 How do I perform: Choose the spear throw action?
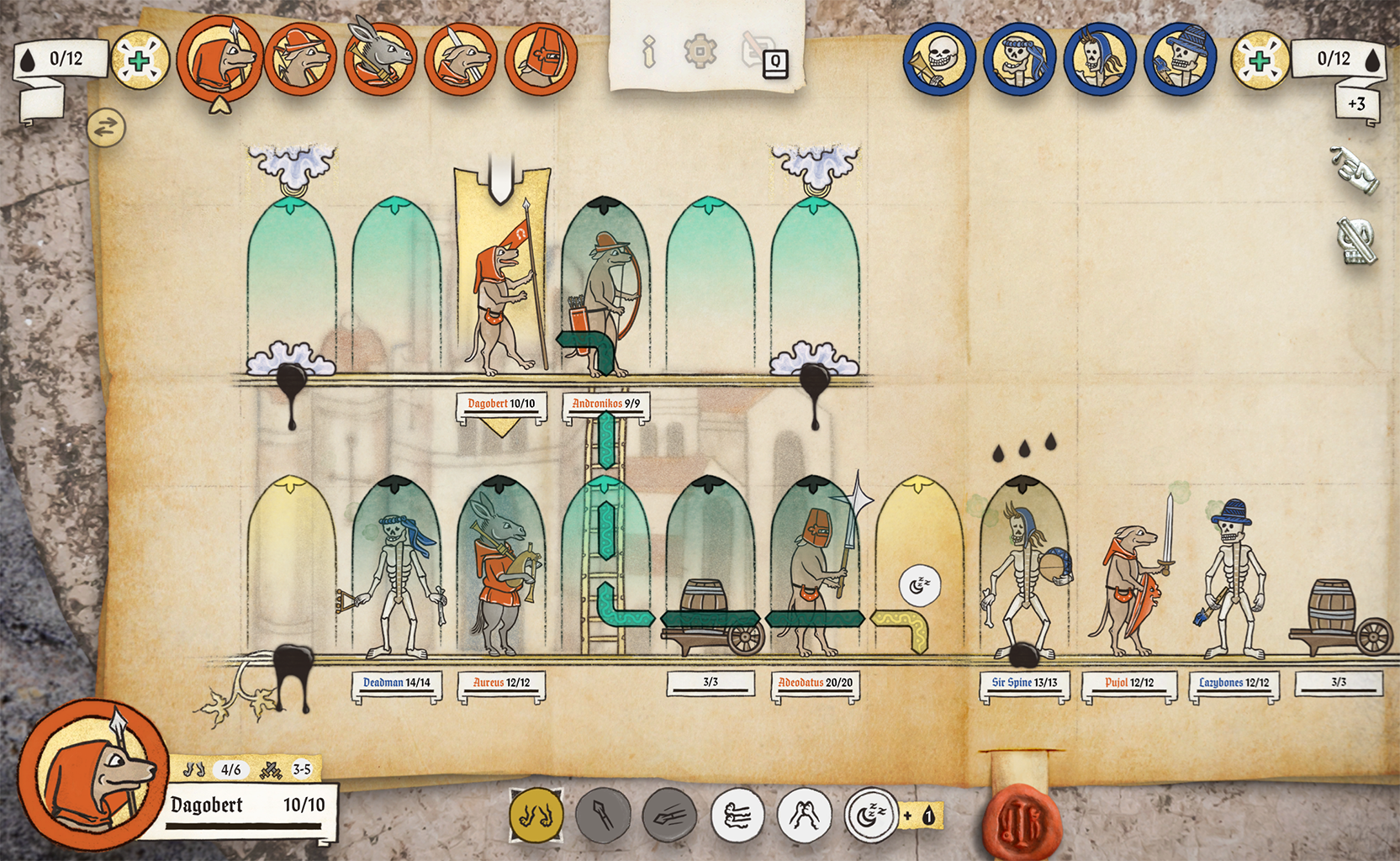[x=669, y=815]
